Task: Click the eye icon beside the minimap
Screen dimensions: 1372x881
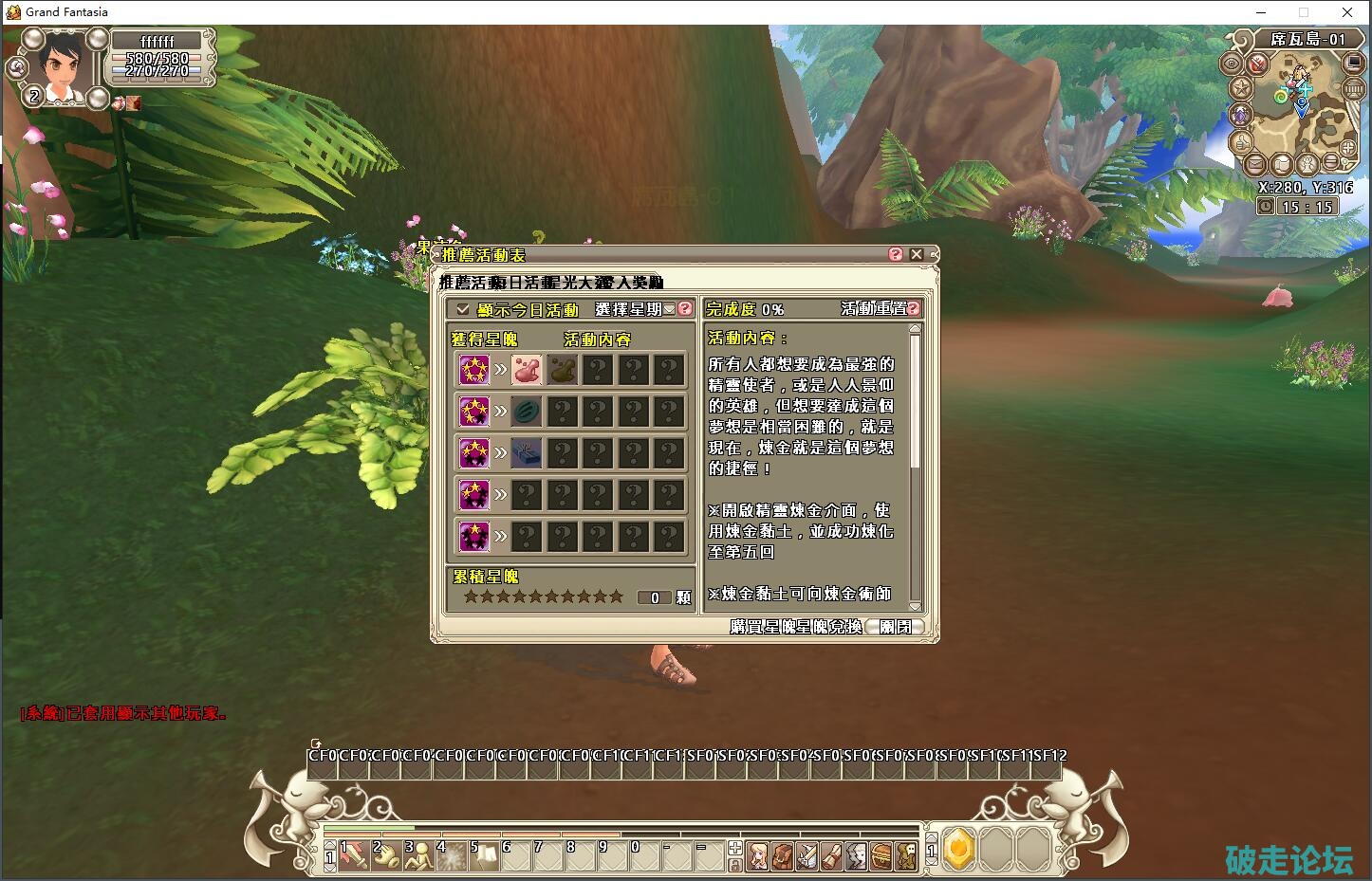Action: 1232,64
